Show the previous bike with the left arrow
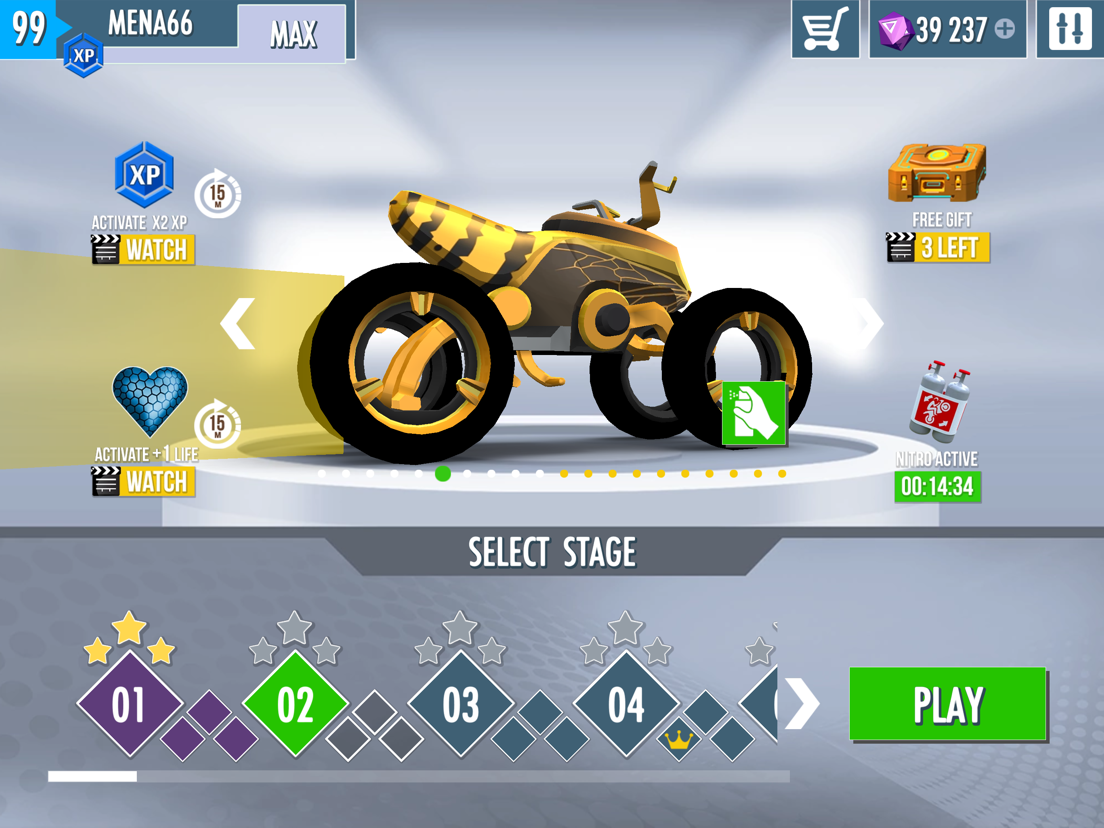The image size is (1104, 828). [238, 323]
